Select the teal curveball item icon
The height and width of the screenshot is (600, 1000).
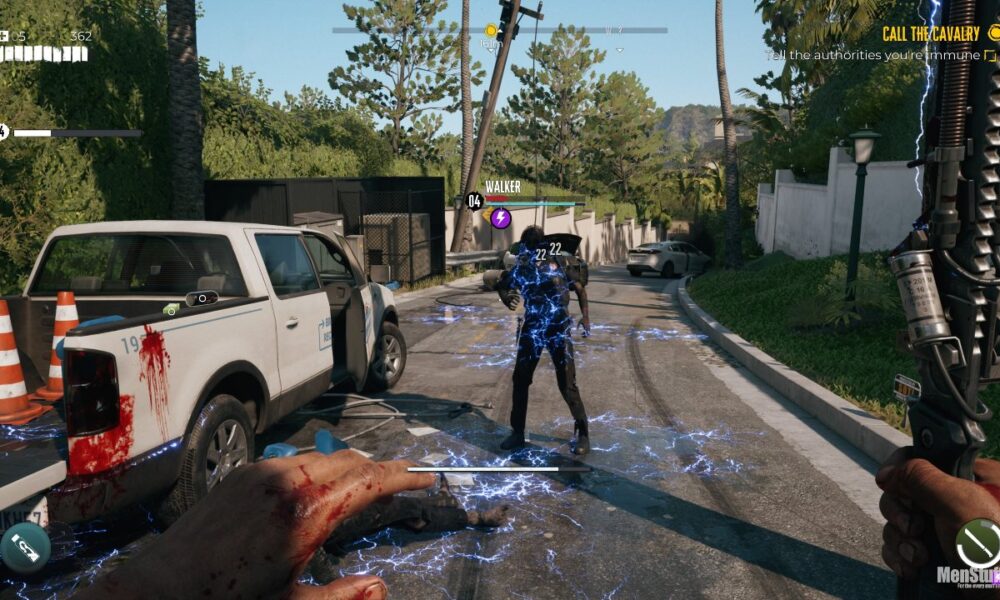point(25,547)
